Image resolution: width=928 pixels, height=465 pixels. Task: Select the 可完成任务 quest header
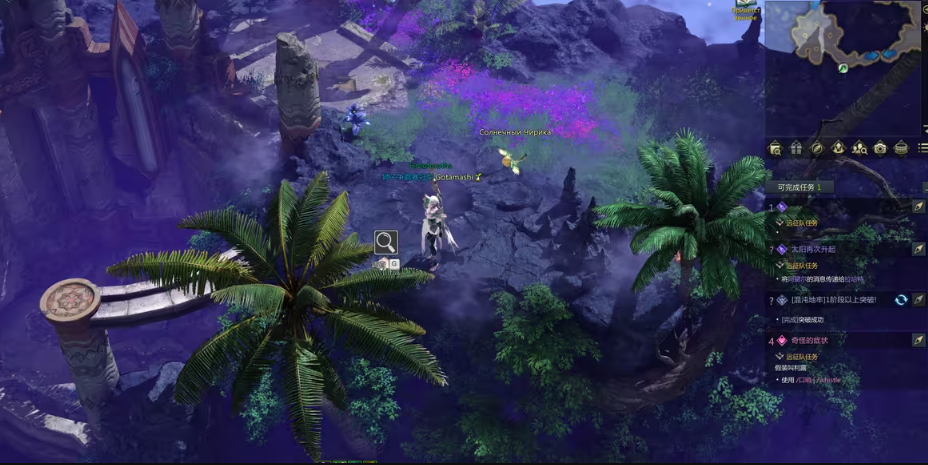point(800,187)
